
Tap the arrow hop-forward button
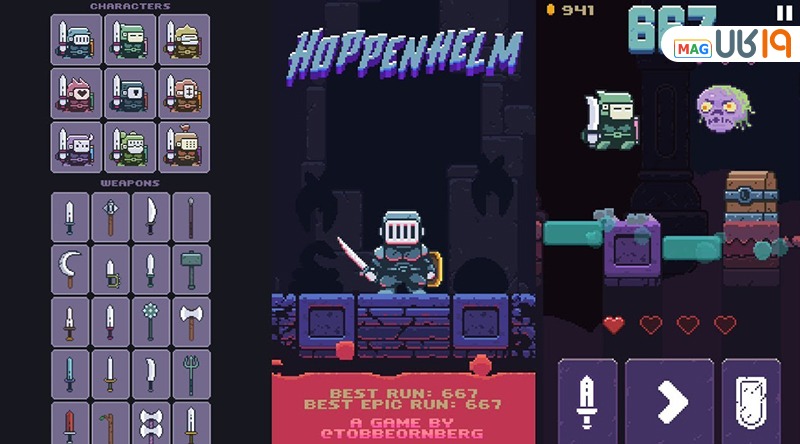pos(669,402)
